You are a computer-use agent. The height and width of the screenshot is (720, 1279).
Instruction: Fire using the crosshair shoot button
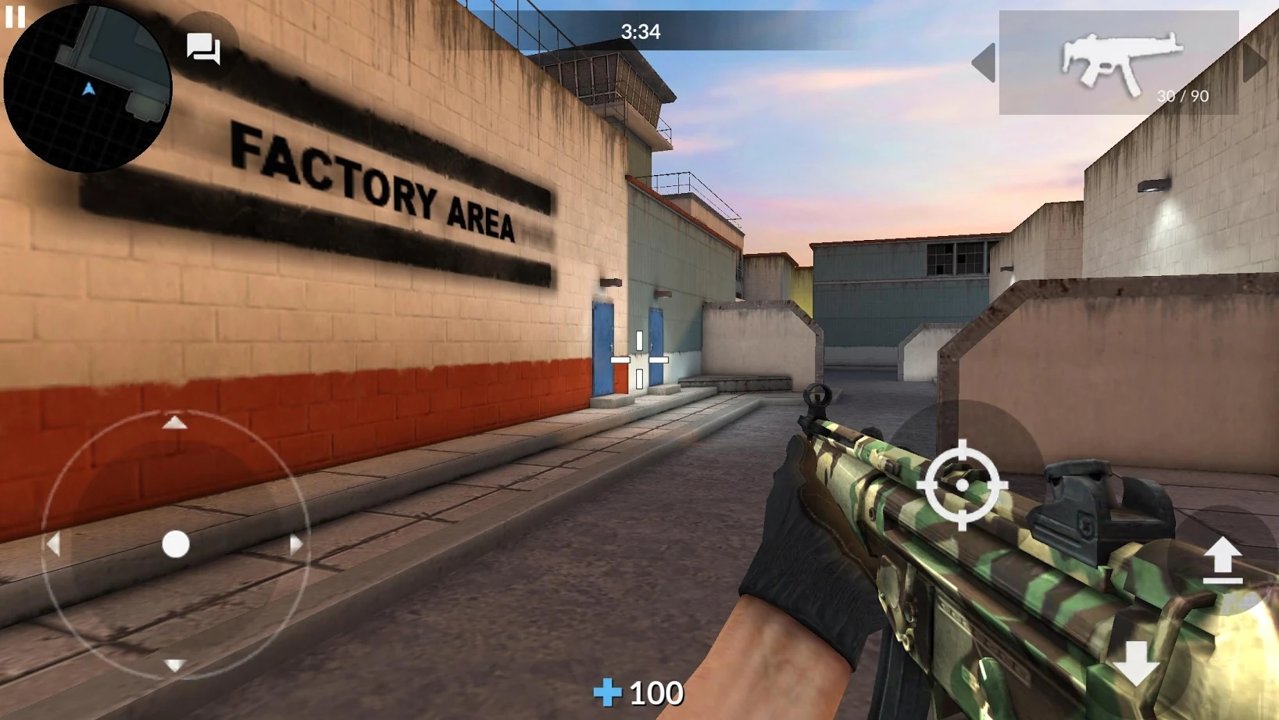(x=962, y=485)
